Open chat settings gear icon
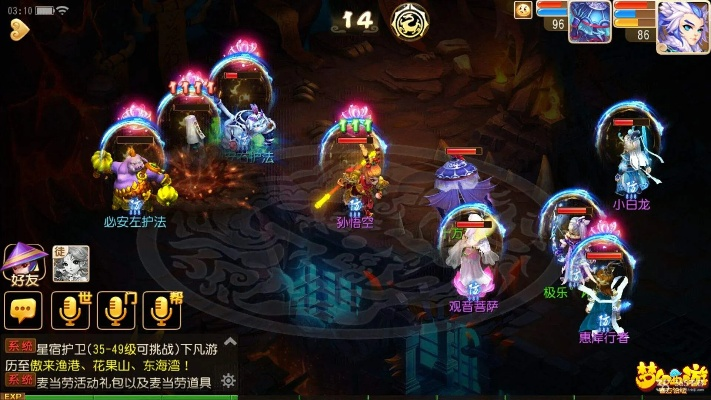This screenshot has height=400, width=711. point(229,380)
